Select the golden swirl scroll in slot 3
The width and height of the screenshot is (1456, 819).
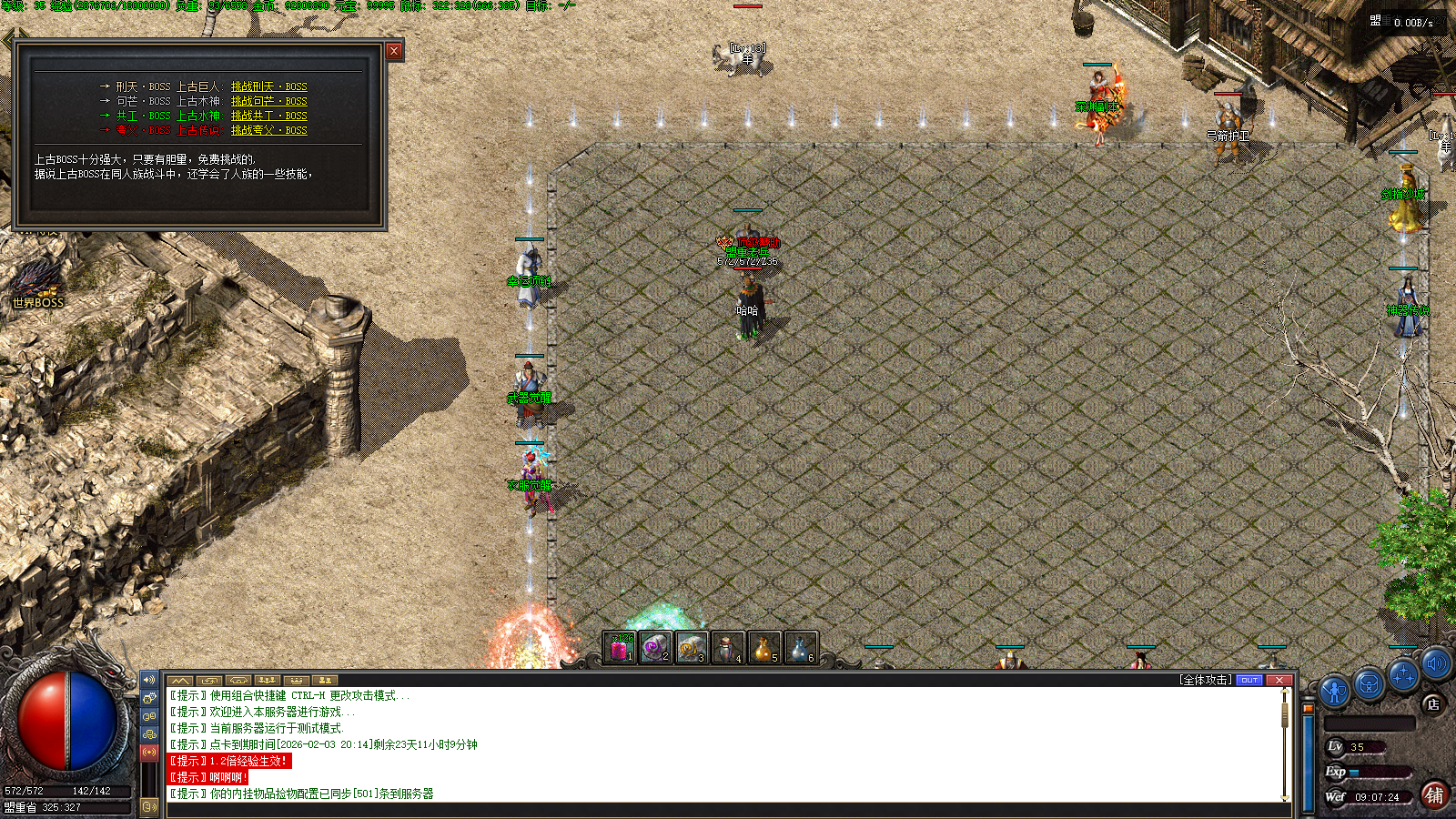pyautogui.click(x=691, y=648)
